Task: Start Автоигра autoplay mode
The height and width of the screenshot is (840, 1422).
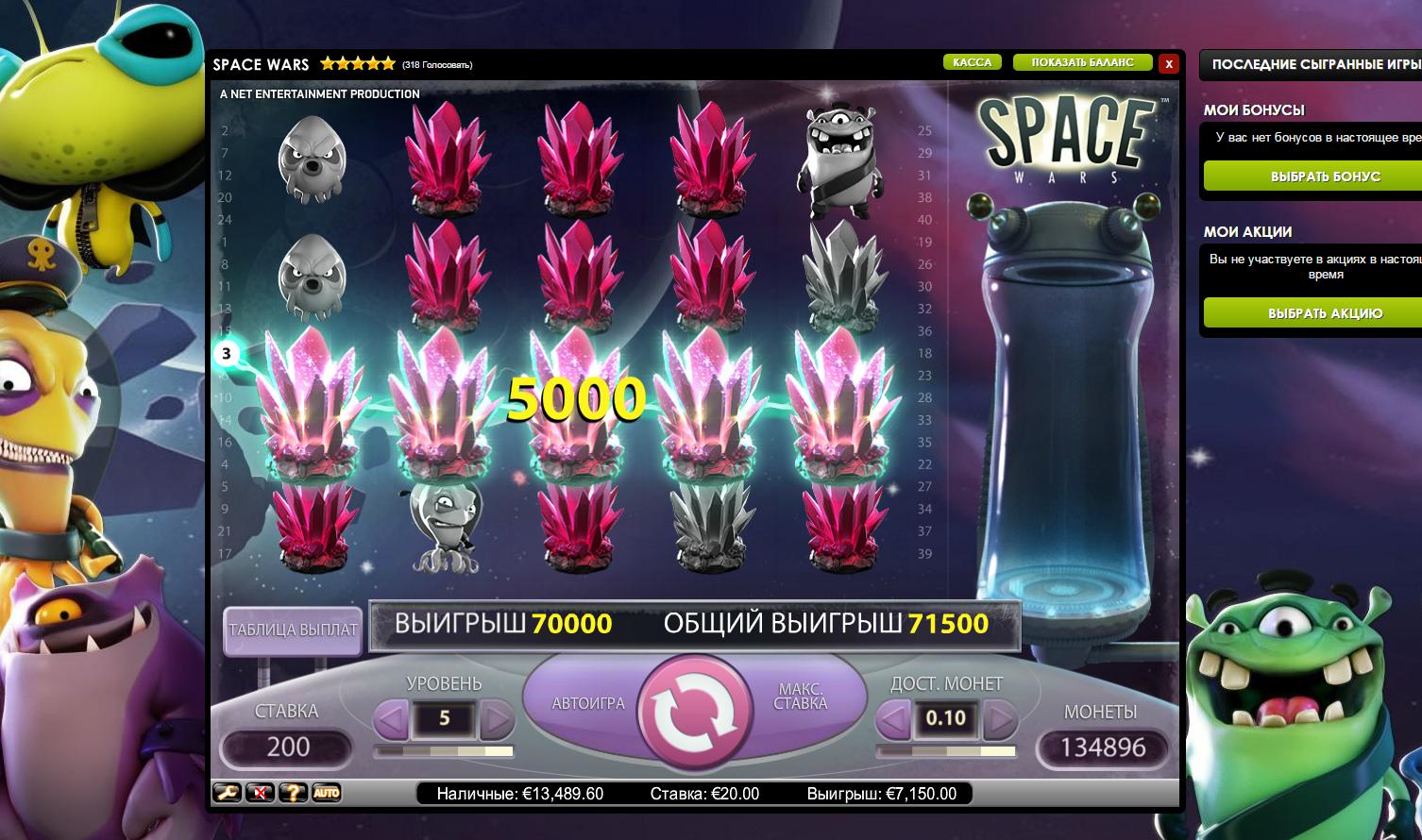Action: [x=587, y=703]
